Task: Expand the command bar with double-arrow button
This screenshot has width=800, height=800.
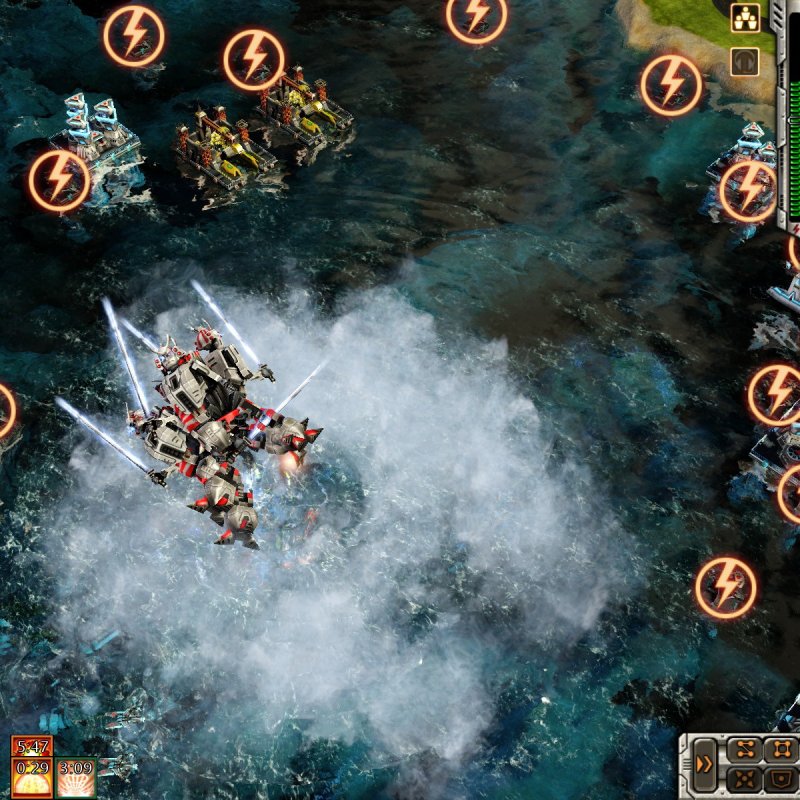Action: click(704, 766)
